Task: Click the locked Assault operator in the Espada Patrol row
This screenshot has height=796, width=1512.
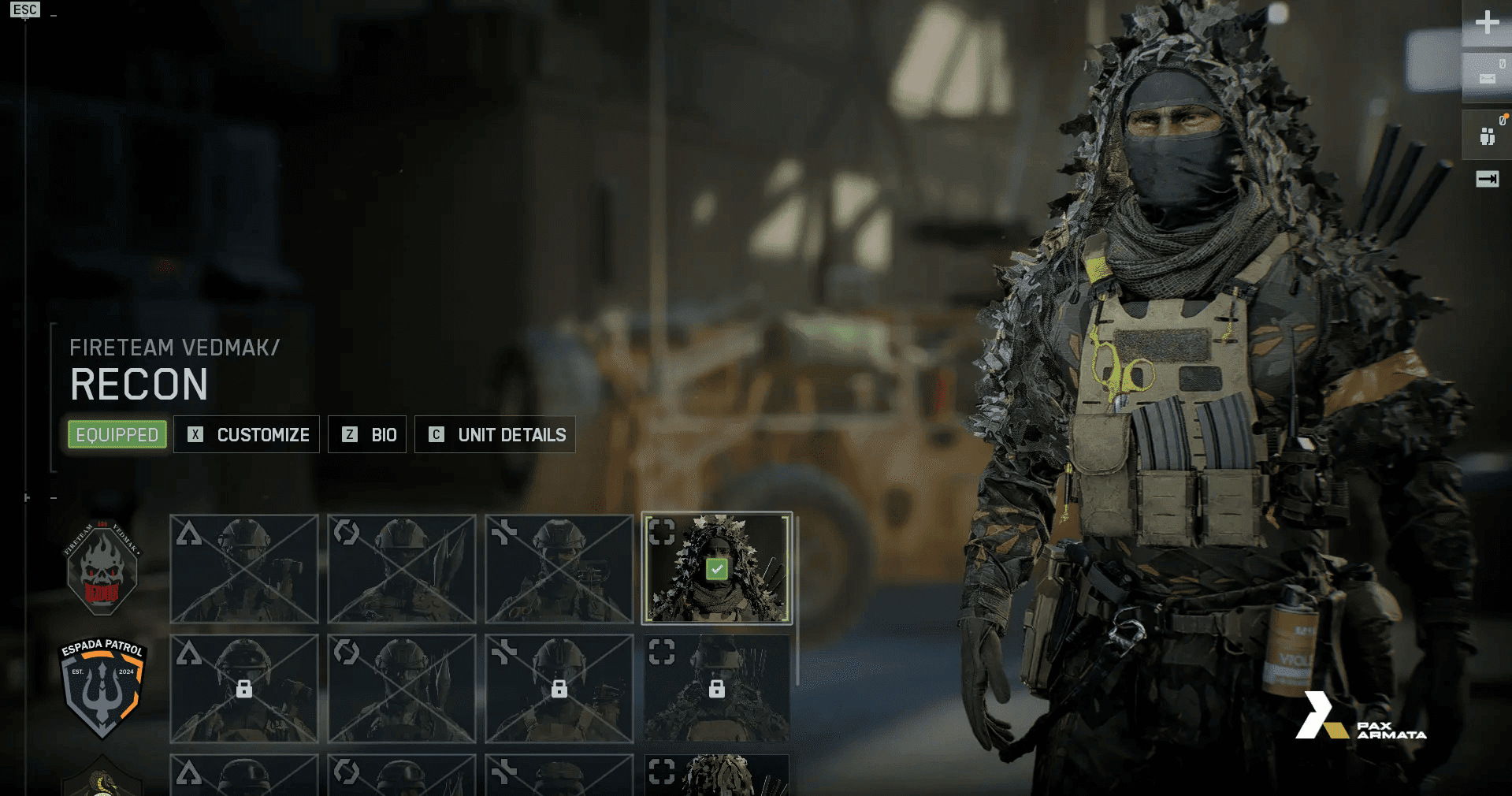Action: pos(244,689)
